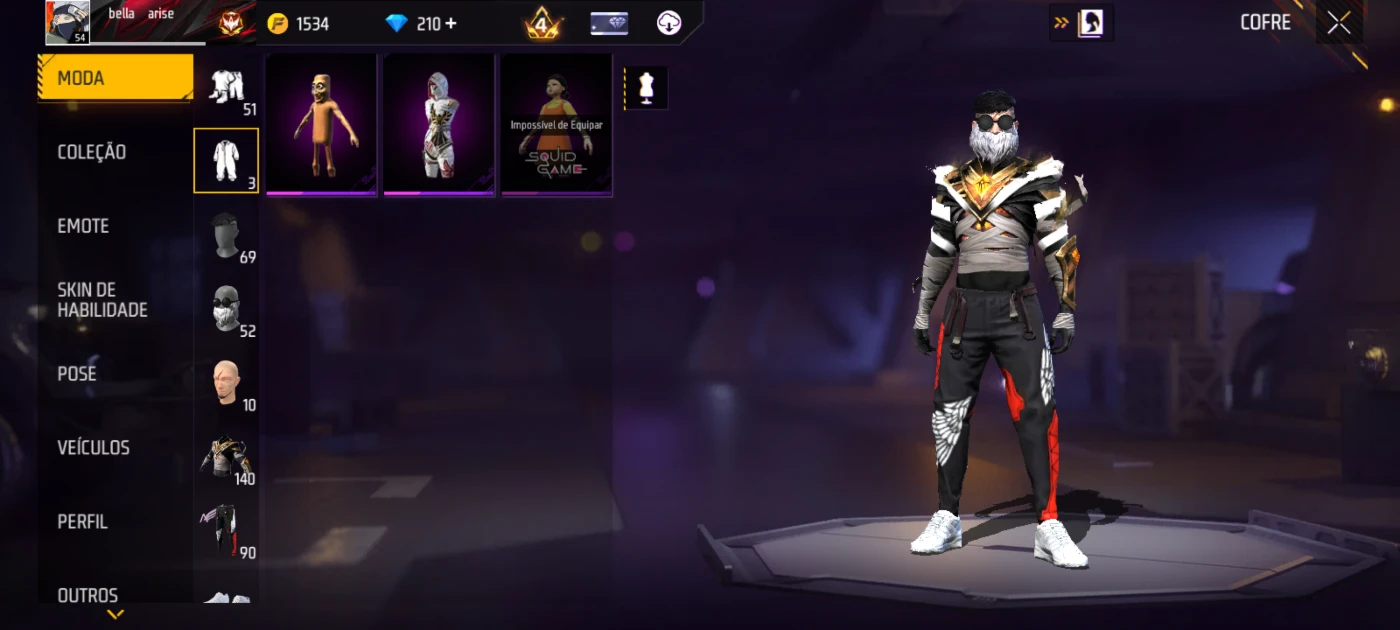Select the Perfil tab

[82, 522]
